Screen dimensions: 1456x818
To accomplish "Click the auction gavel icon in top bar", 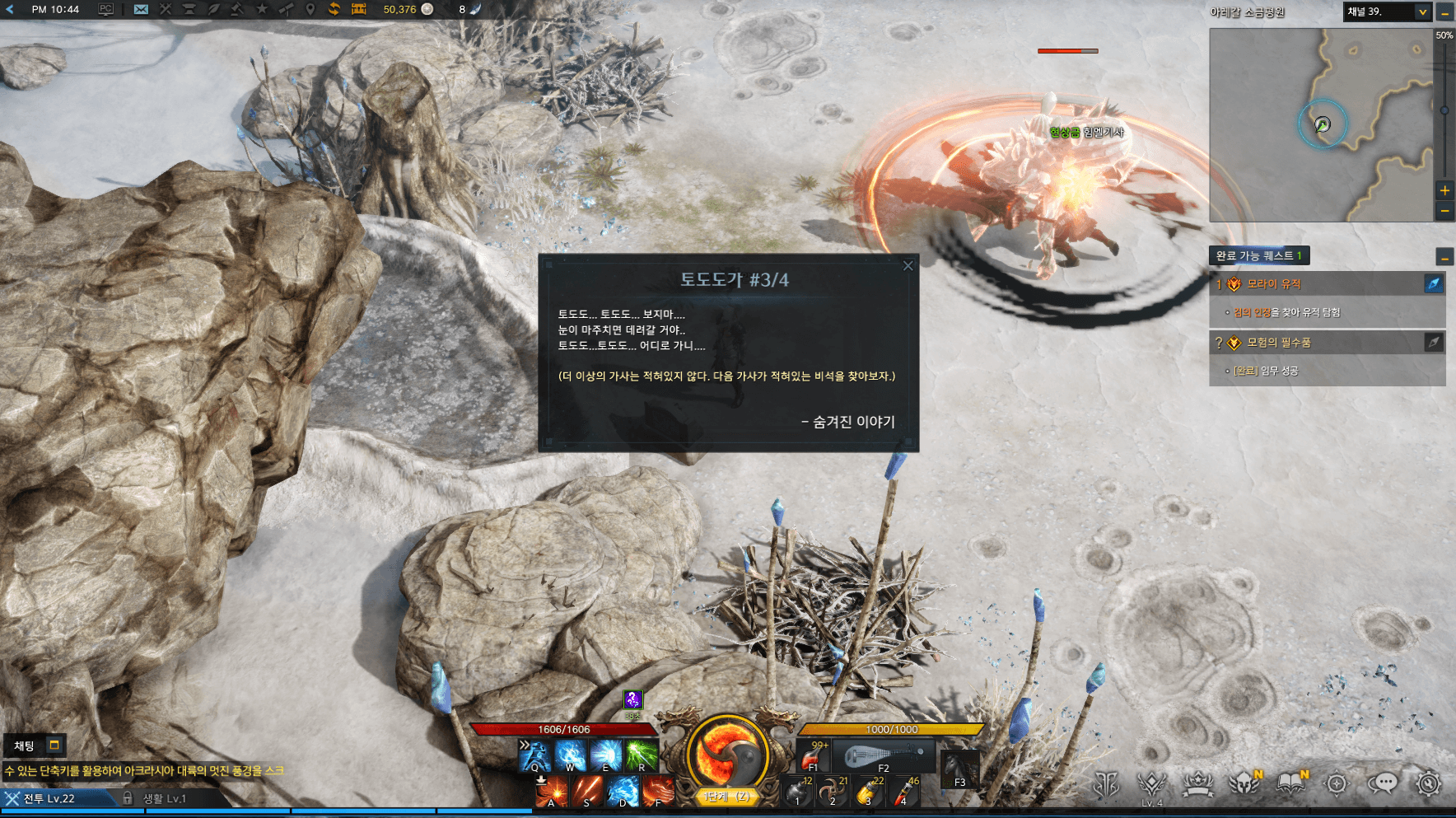I will 237,9.
